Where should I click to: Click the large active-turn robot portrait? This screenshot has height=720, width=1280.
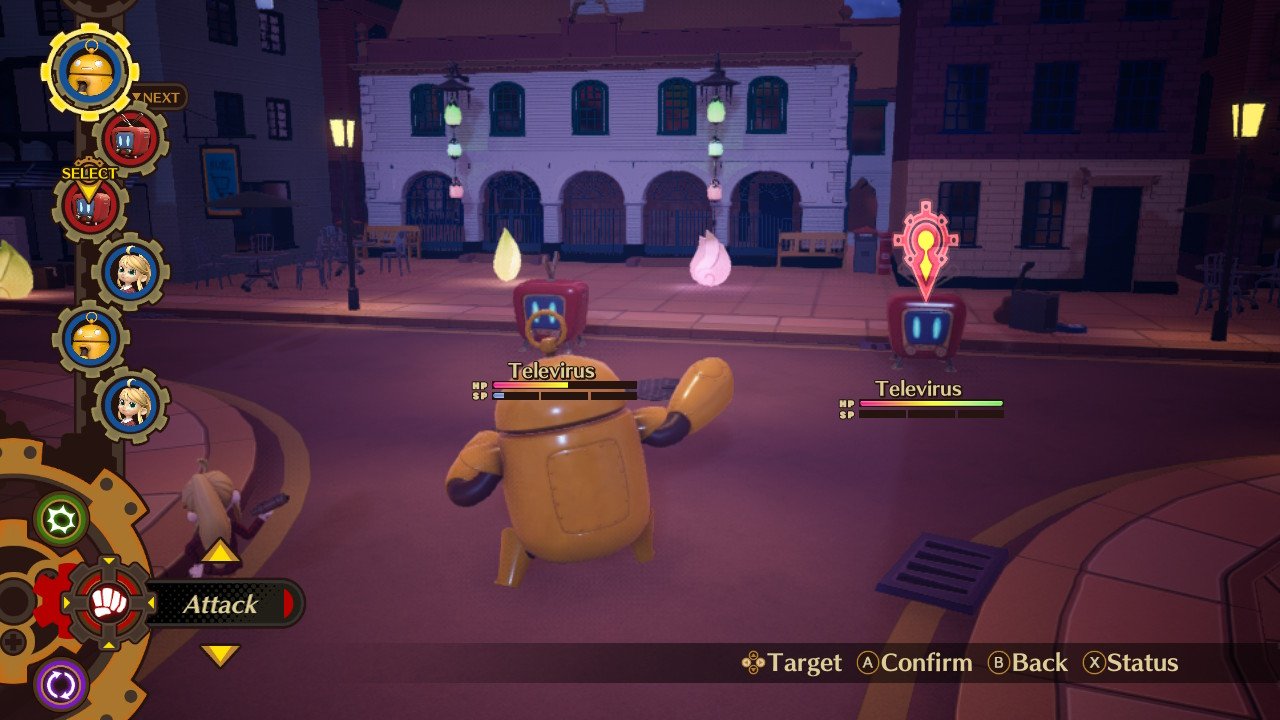coord(90,70)
